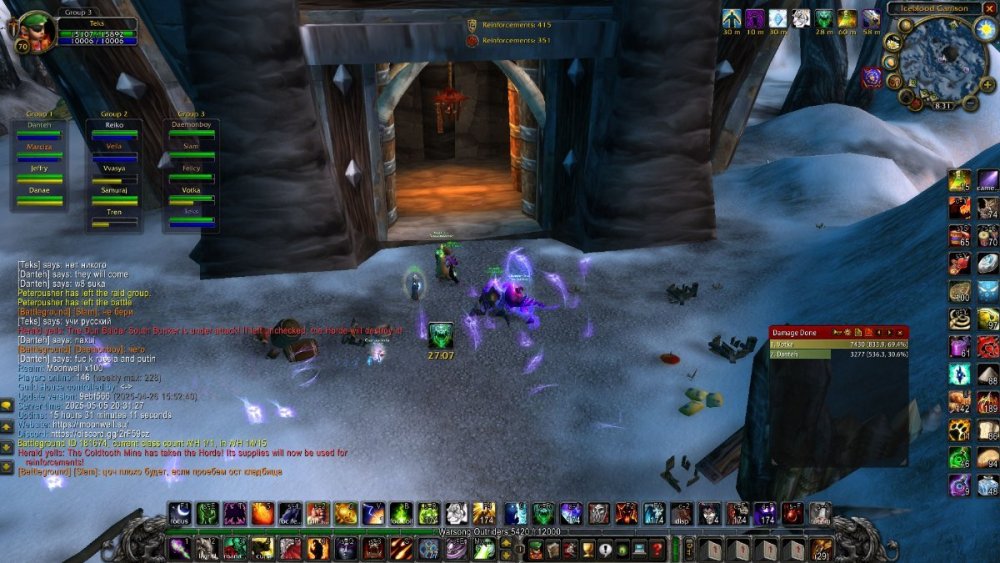Zoom out the minimap with minus button
The image size is (1000, 563).
pos(969,102)
